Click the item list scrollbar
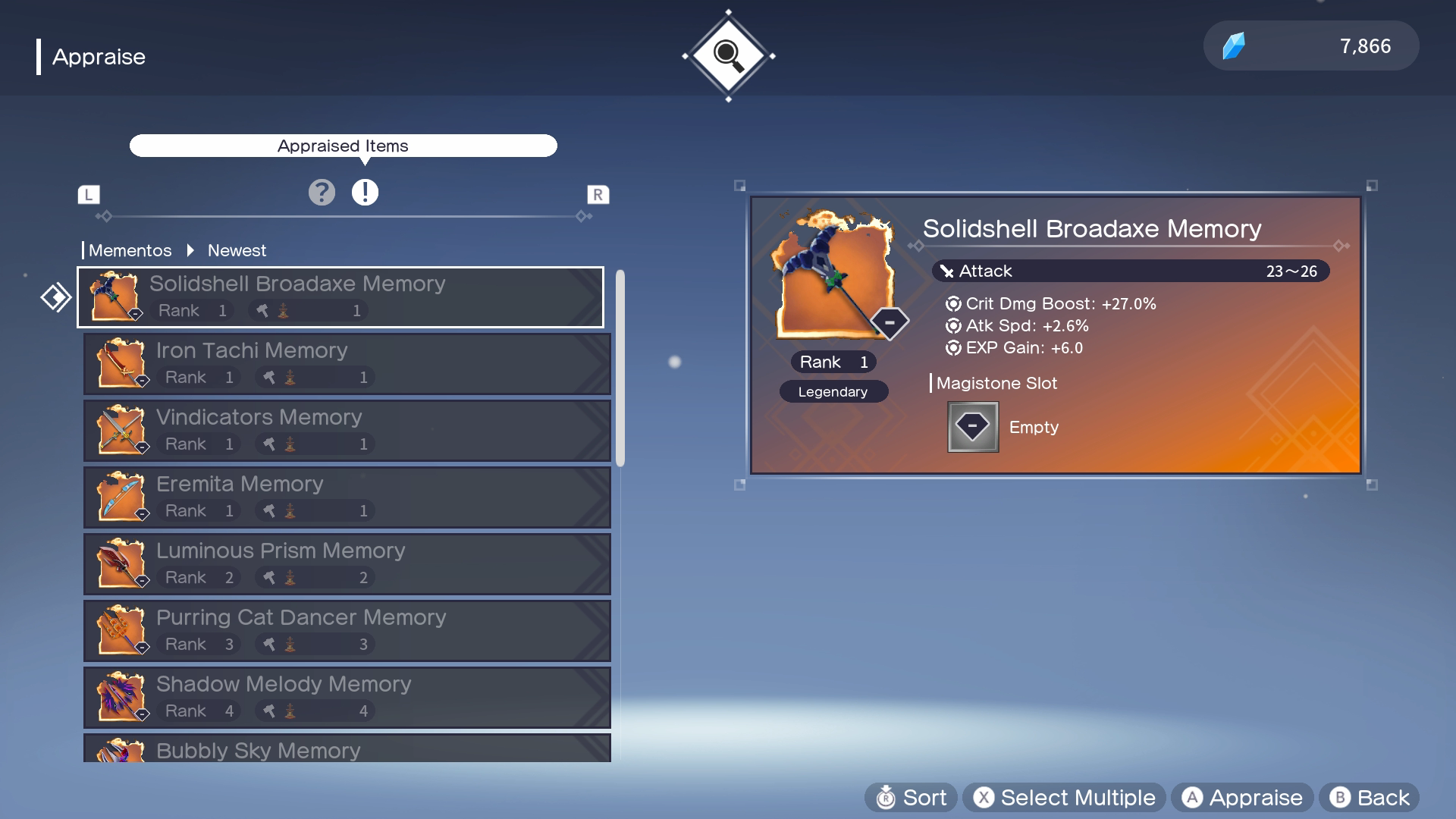This screenshot has height=819, width=1456. pos(620,368)
